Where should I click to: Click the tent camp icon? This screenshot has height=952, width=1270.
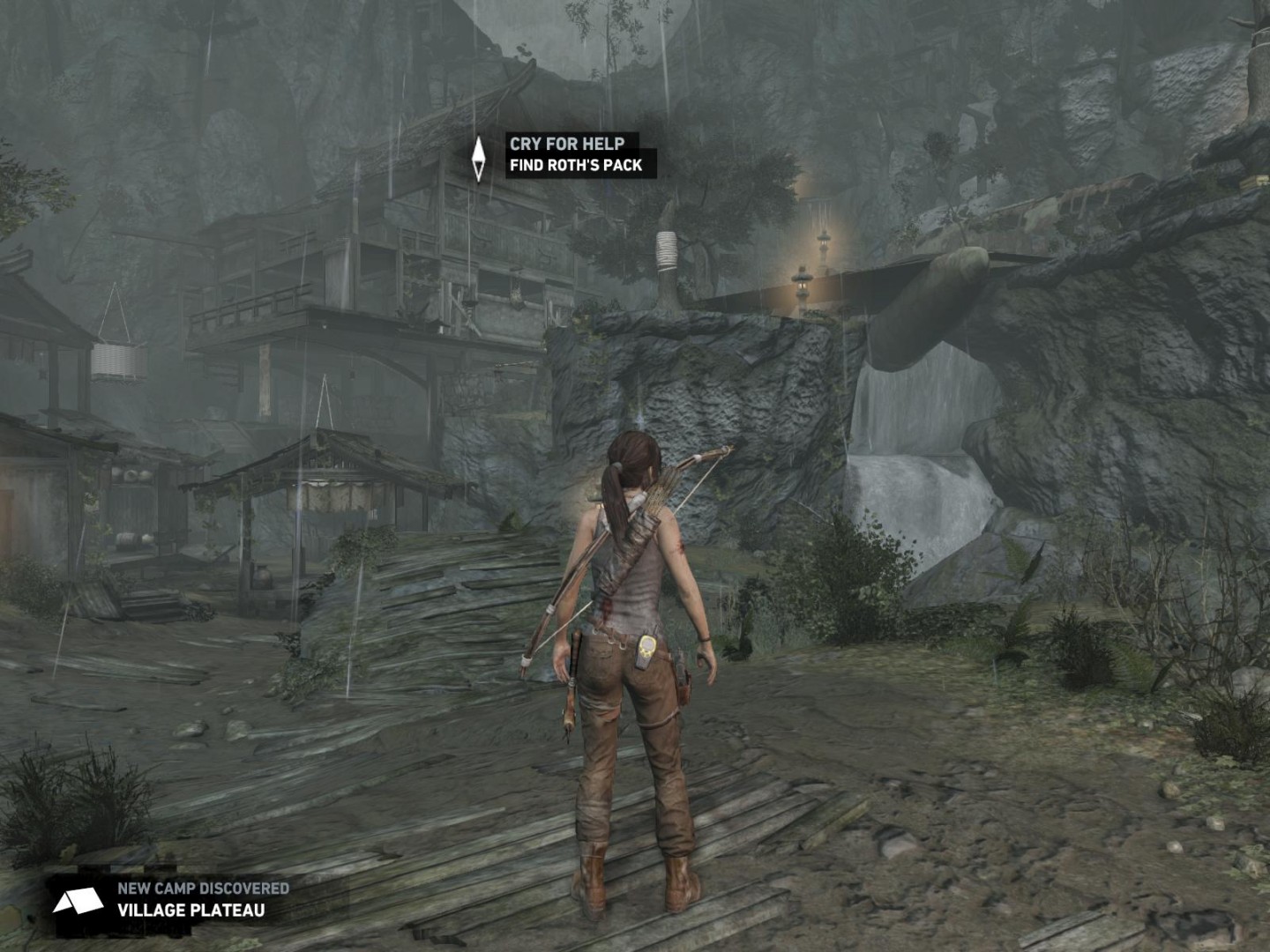78,901
